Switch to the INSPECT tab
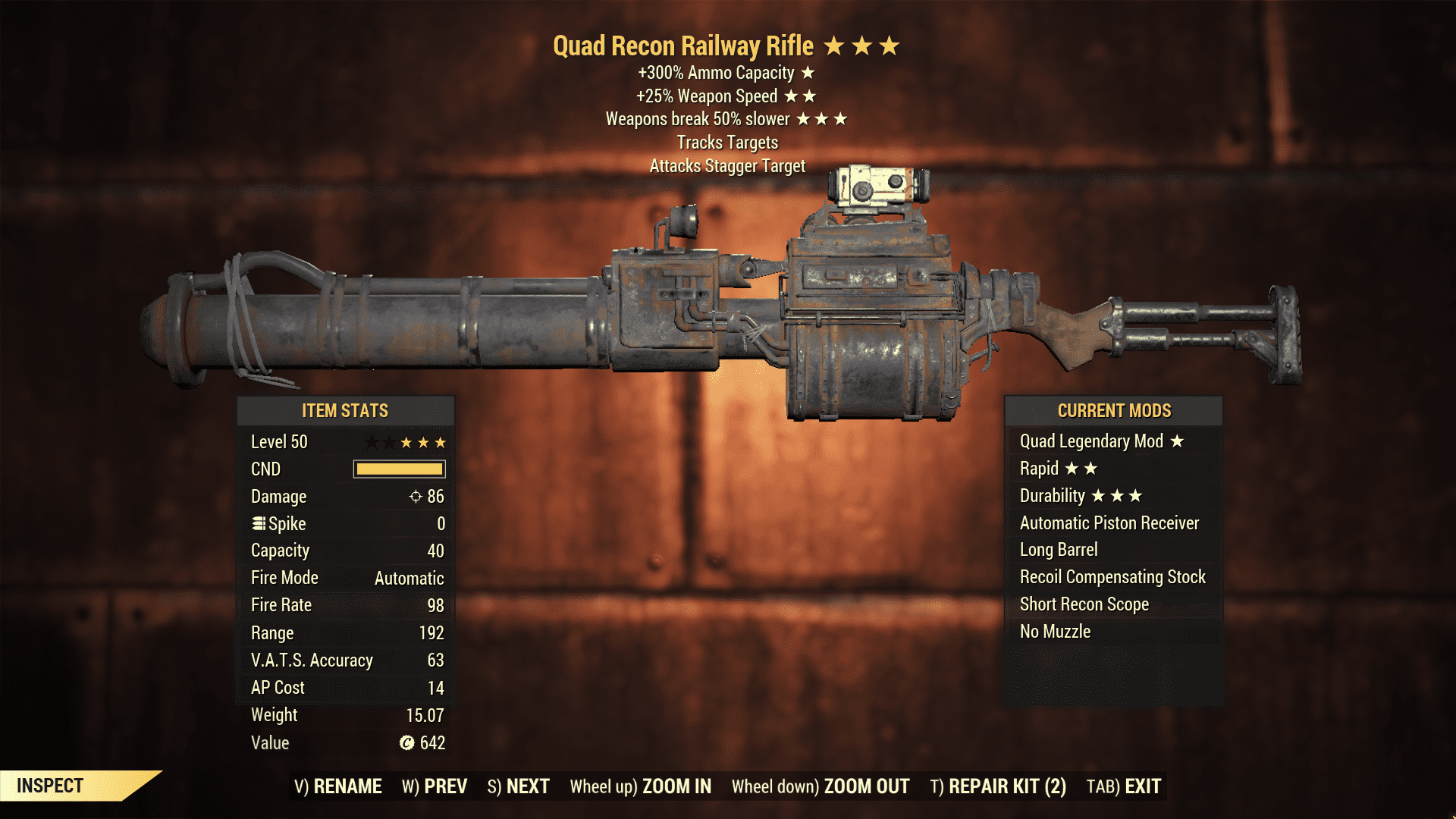Image resolution: width=1456 pixels, height=819 pixels. click(49, 785)
